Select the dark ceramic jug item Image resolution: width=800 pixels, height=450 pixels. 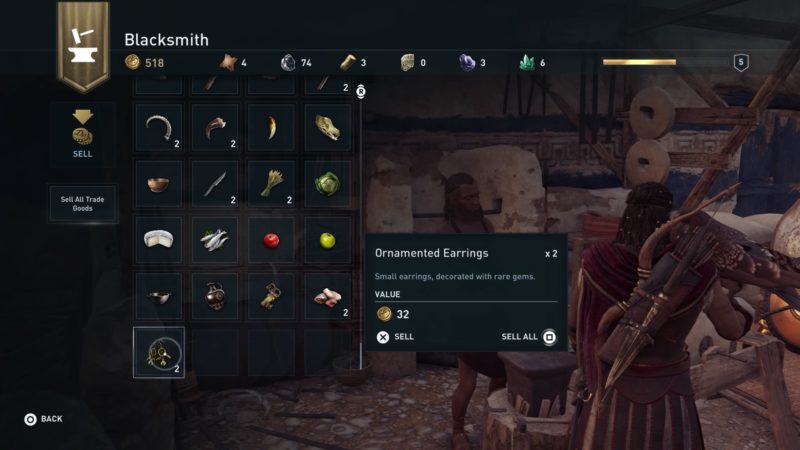(214, 296)
